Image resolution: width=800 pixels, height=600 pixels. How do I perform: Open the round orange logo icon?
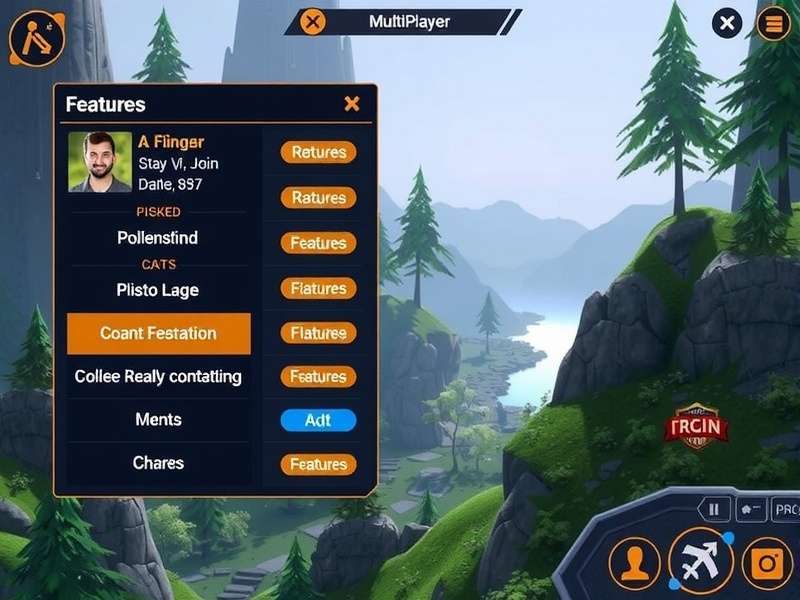point(37,38)
